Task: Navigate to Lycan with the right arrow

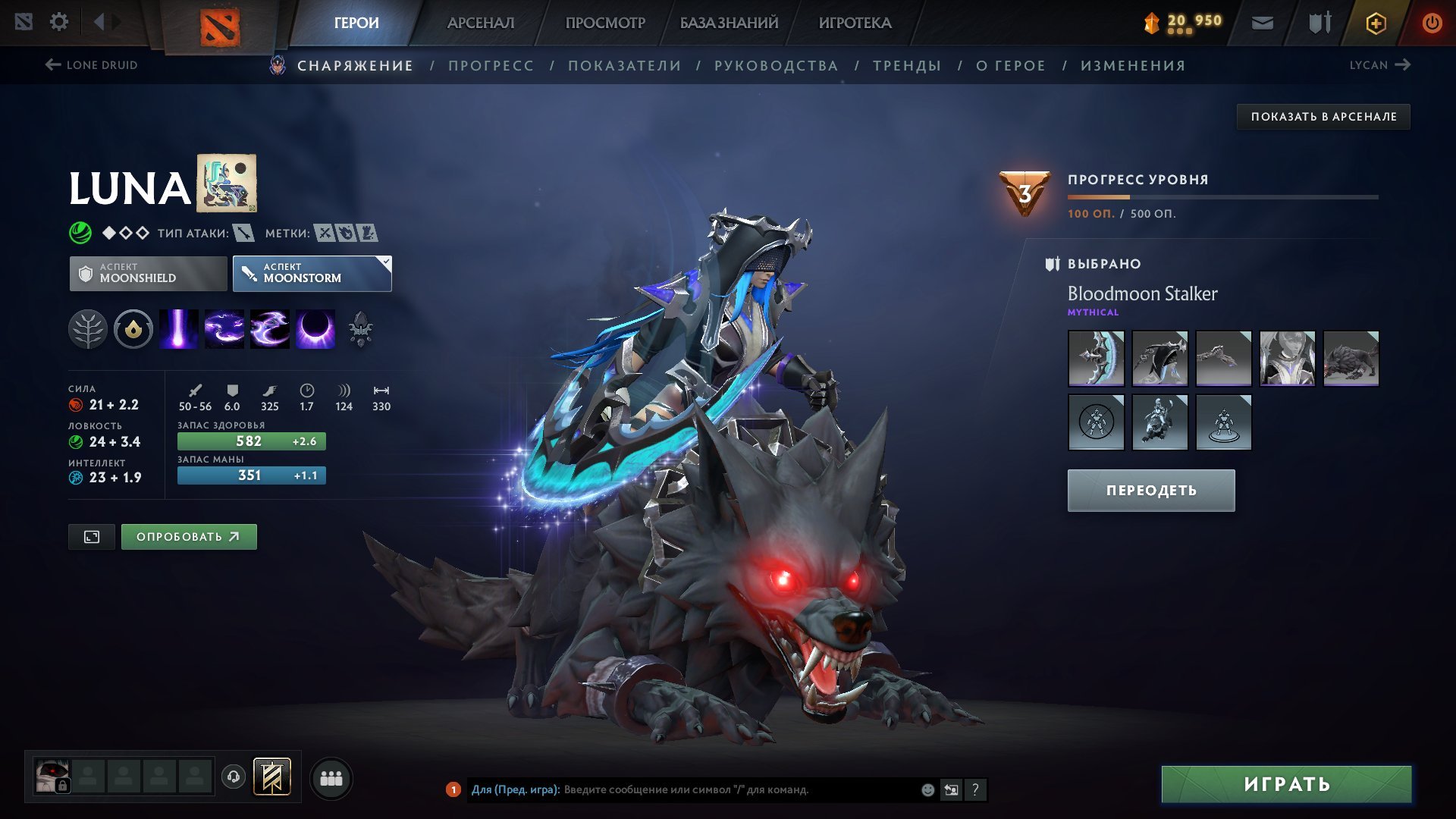Action: (x=1401, y=65)
